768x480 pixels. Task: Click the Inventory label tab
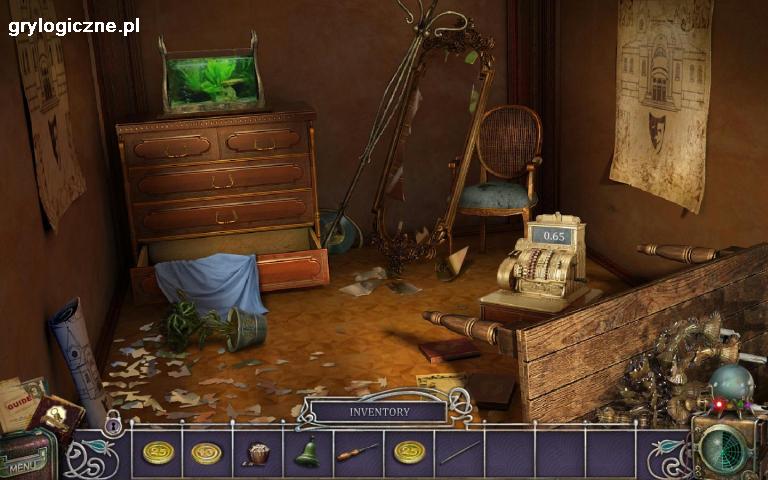(379, 411)
